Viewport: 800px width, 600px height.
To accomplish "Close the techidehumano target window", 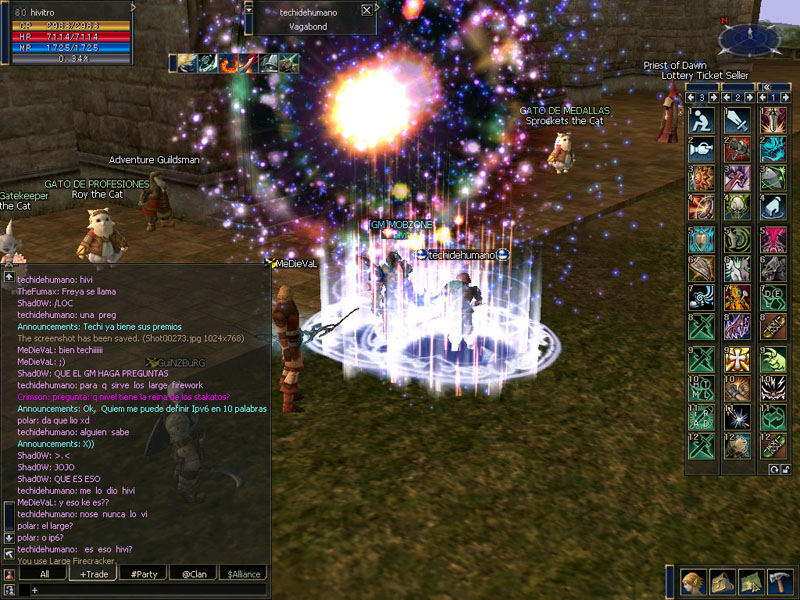I will (367, 10).
